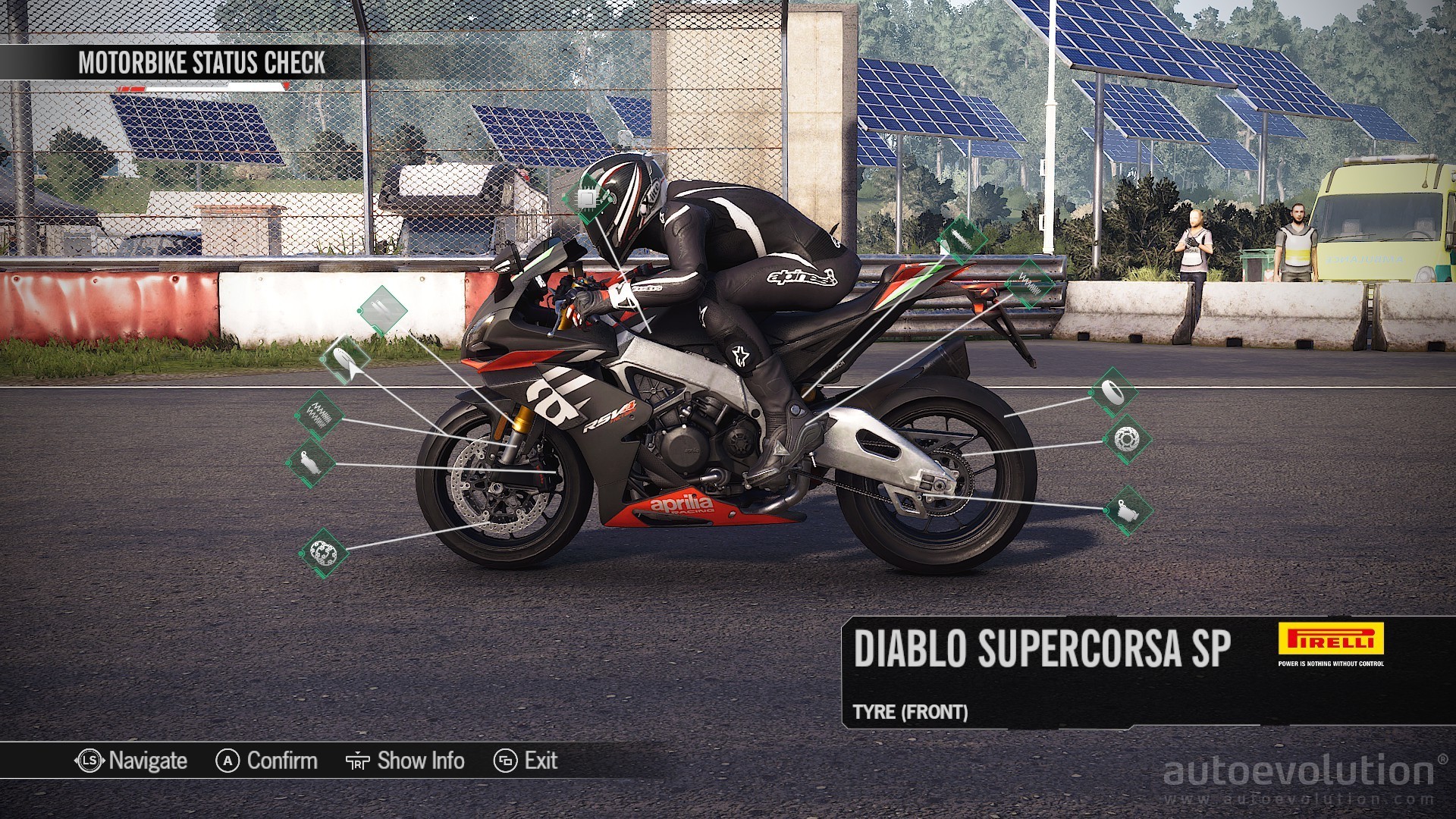The height and width of the screenshot is (819, 1456).
Task: Open the front suspension spring icon
Action: point(319,416)
